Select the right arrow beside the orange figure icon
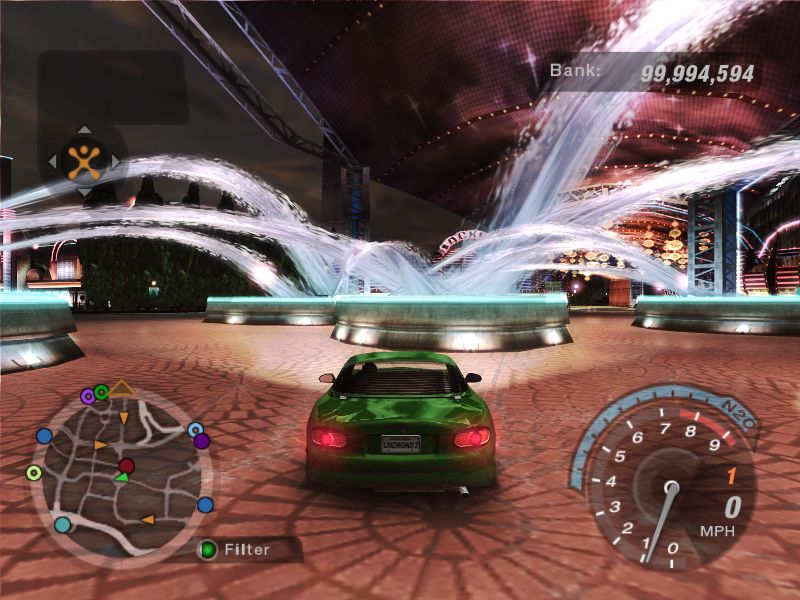800x600 pixels. pyautogui.click(x=115, y=160)
